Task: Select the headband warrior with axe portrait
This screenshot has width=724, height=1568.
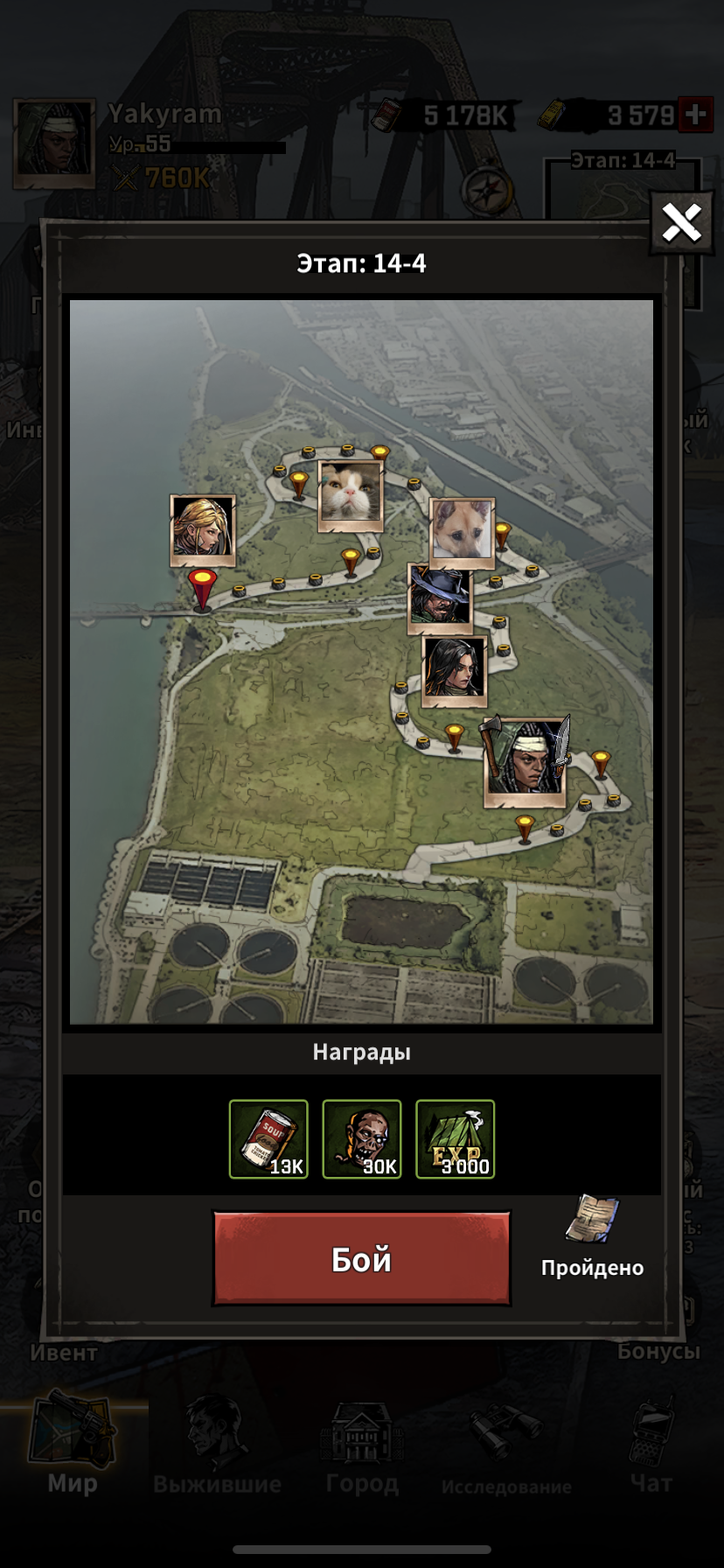Action: pyautogui.click(x=525, y=762)
